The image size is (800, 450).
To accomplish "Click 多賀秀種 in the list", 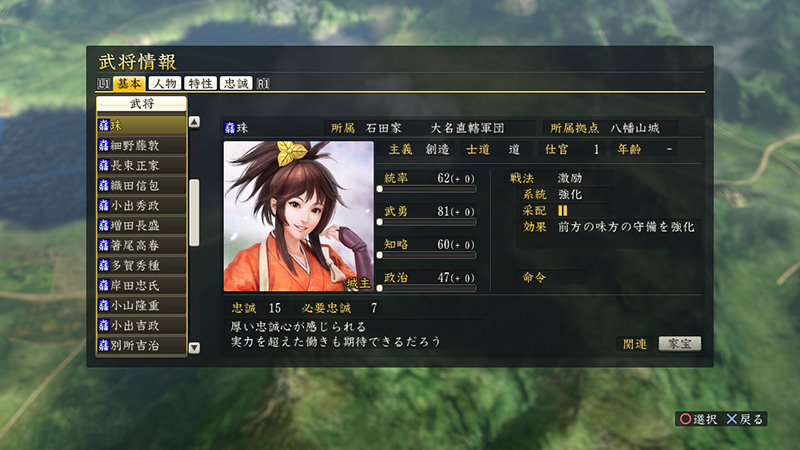I will (x=141, y=265).
